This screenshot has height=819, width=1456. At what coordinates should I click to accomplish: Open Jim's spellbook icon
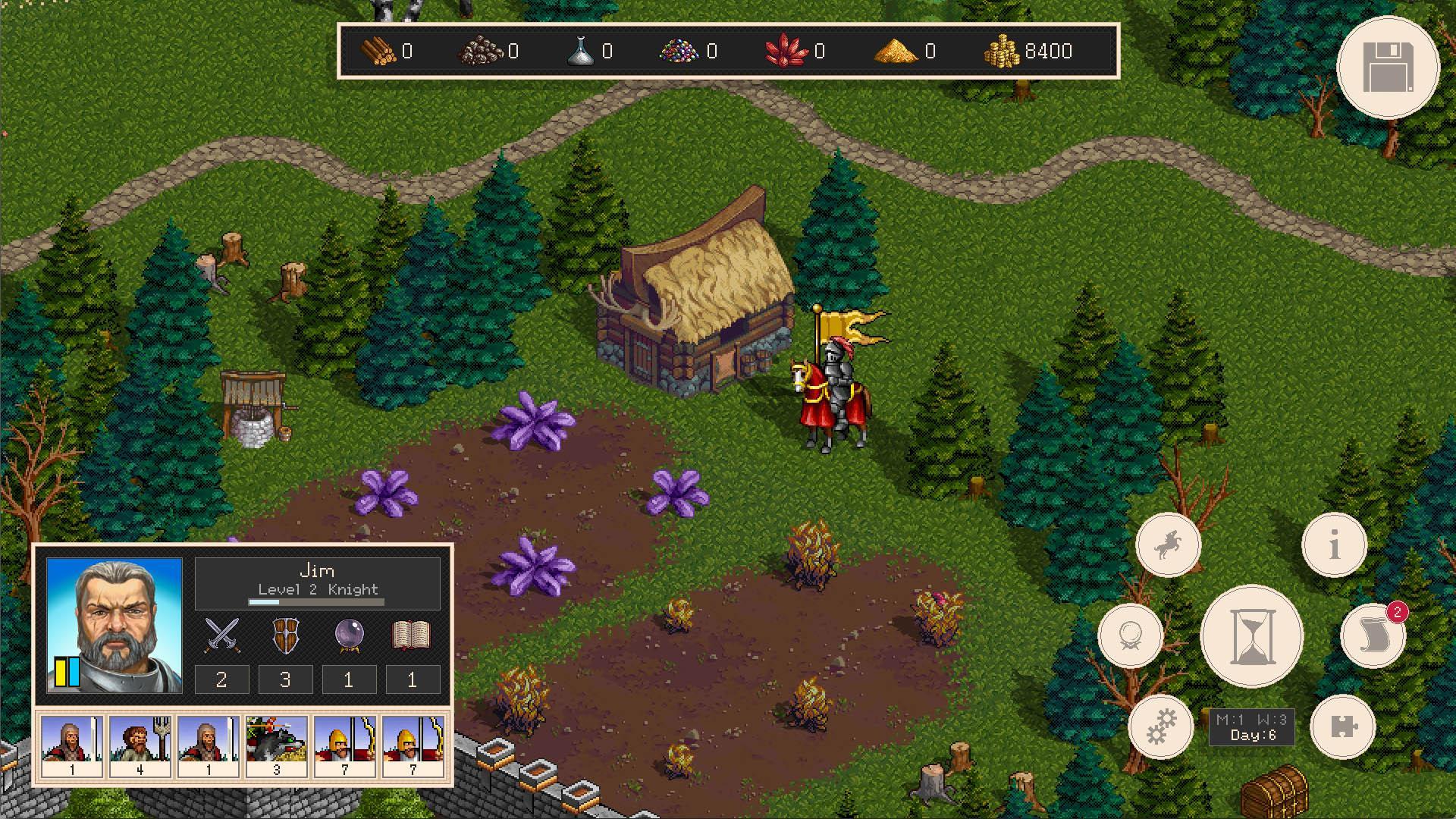click(413, 635)
